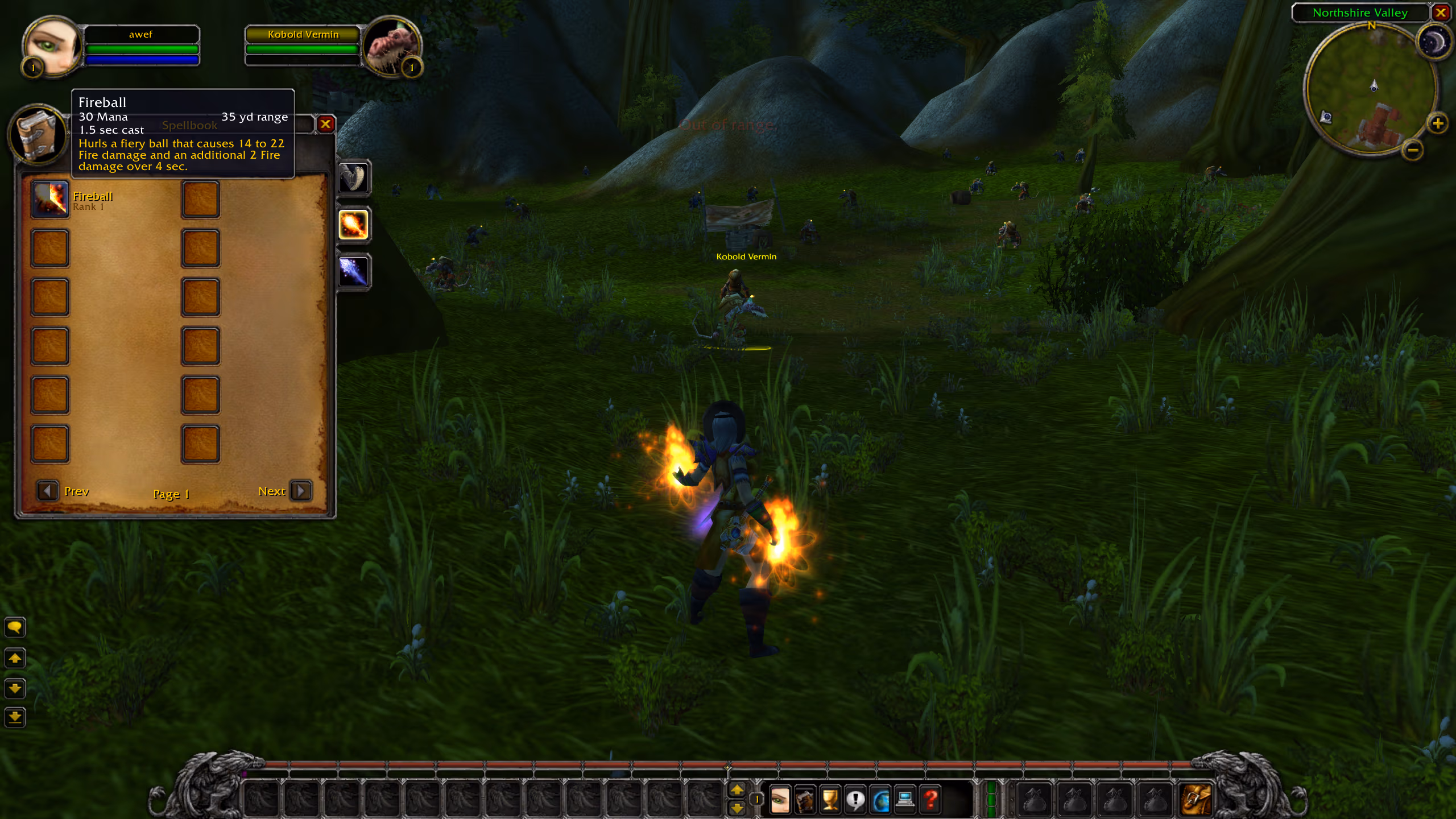Open the frost spell school tab
Viewport: 1456px width, 819px height.
point(353,271)
